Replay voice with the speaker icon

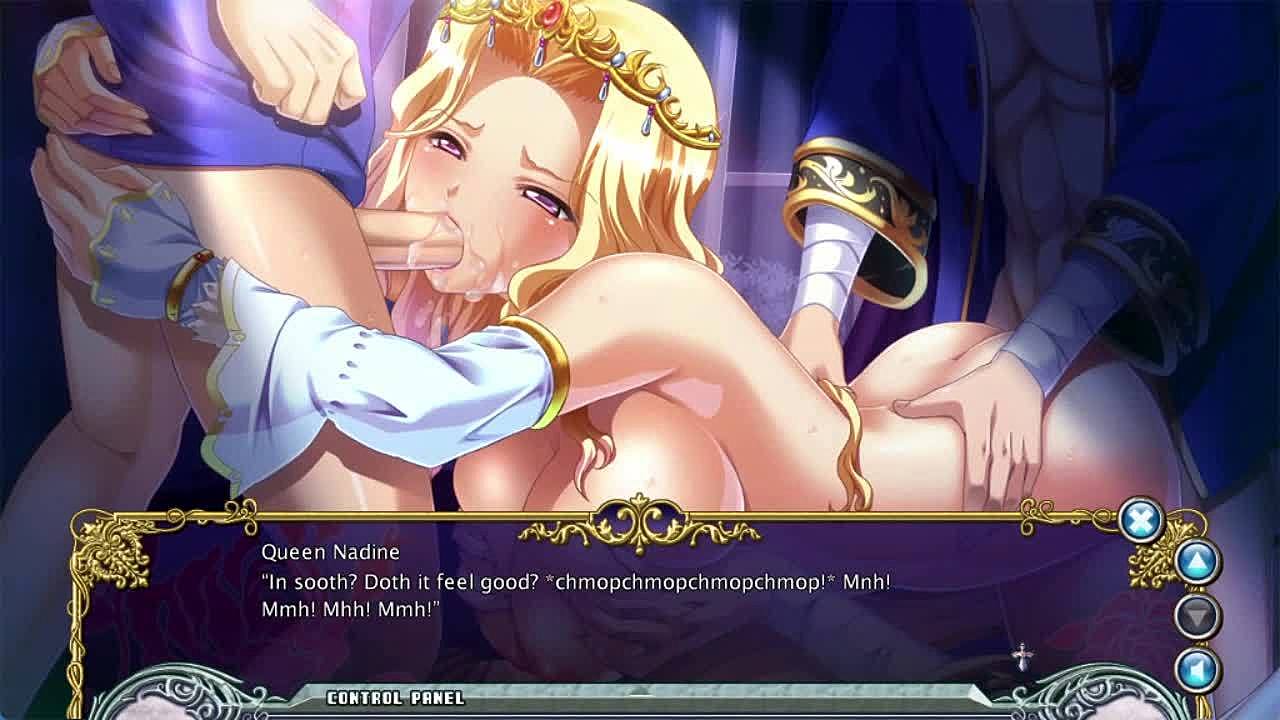click(1196, 668)
